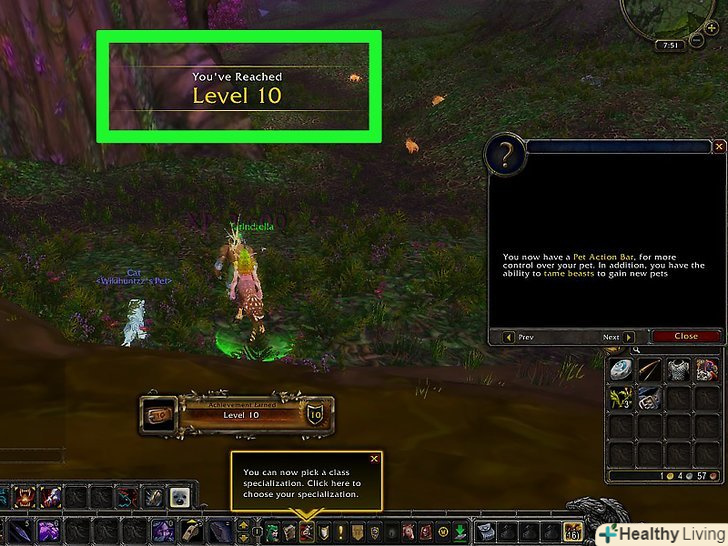Click the white seal pet ability icon

[180, 497]
